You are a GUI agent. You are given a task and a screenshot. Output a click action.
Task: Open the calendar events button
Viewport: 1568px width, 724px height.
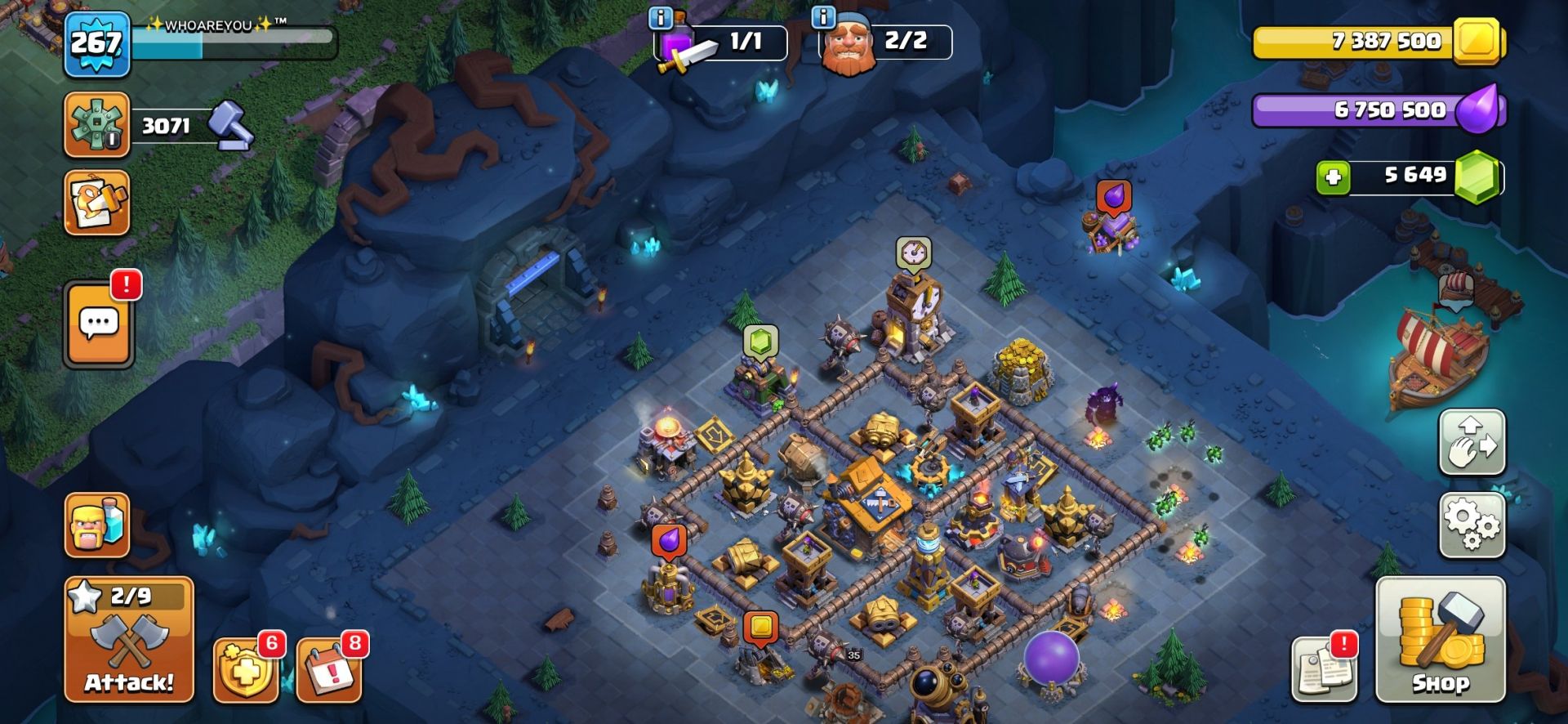(329, 669)
